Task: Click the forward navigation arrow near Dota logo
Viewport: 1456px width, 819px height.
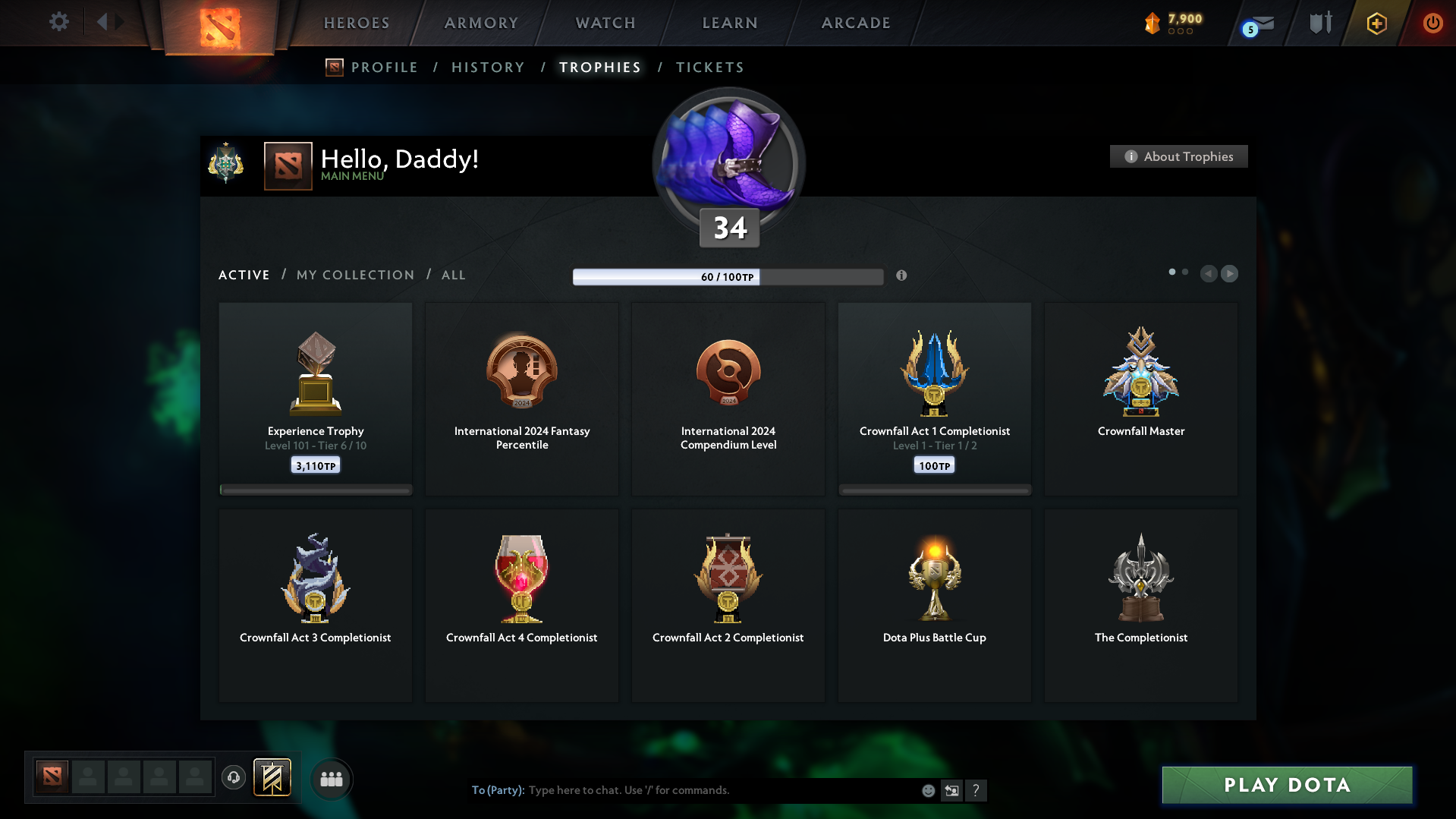Action: pos(120,22)
